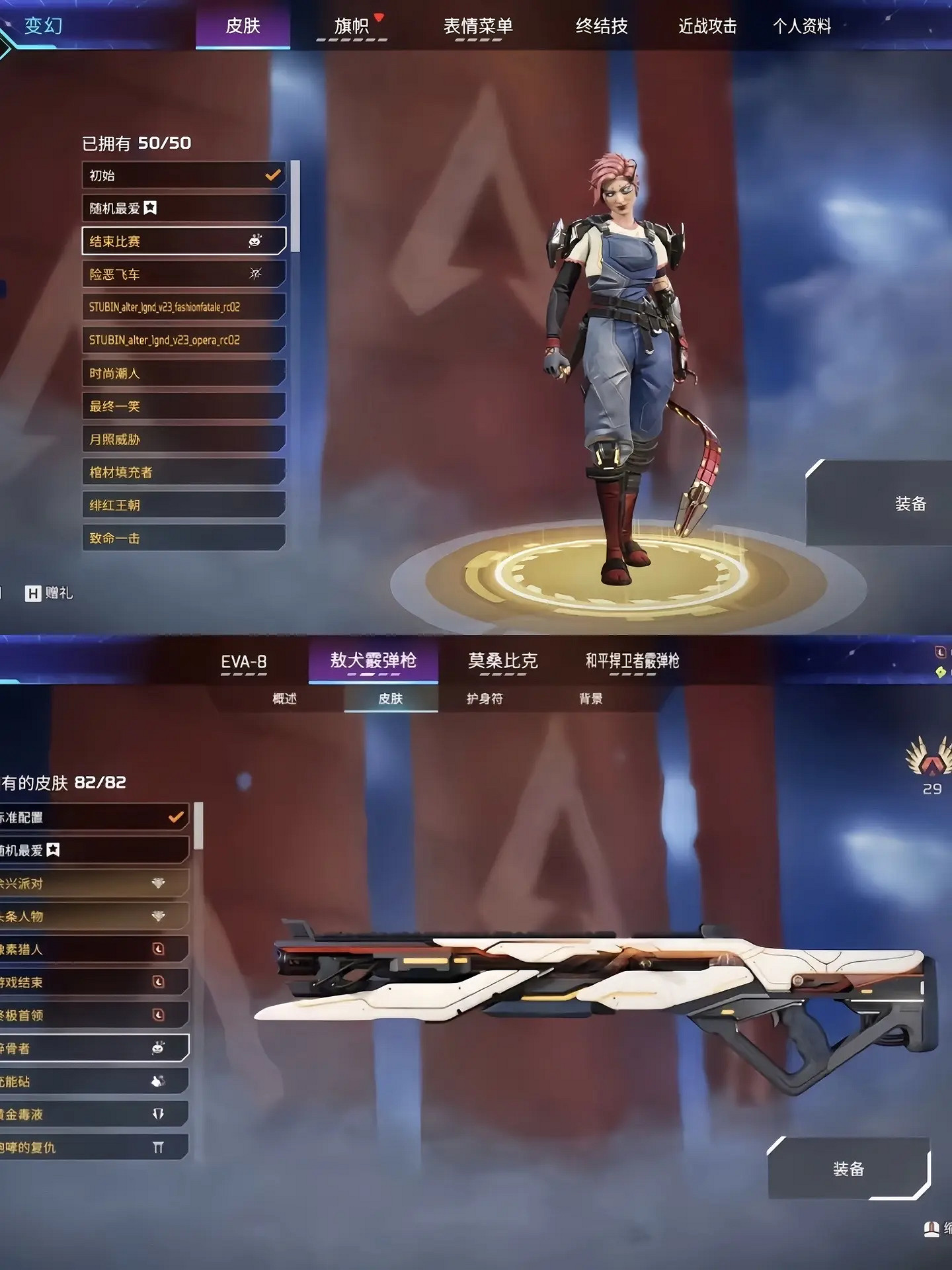952x1270 pixels.
Task: Switch to the 表情菜单 tab
Action: (479, 26)
